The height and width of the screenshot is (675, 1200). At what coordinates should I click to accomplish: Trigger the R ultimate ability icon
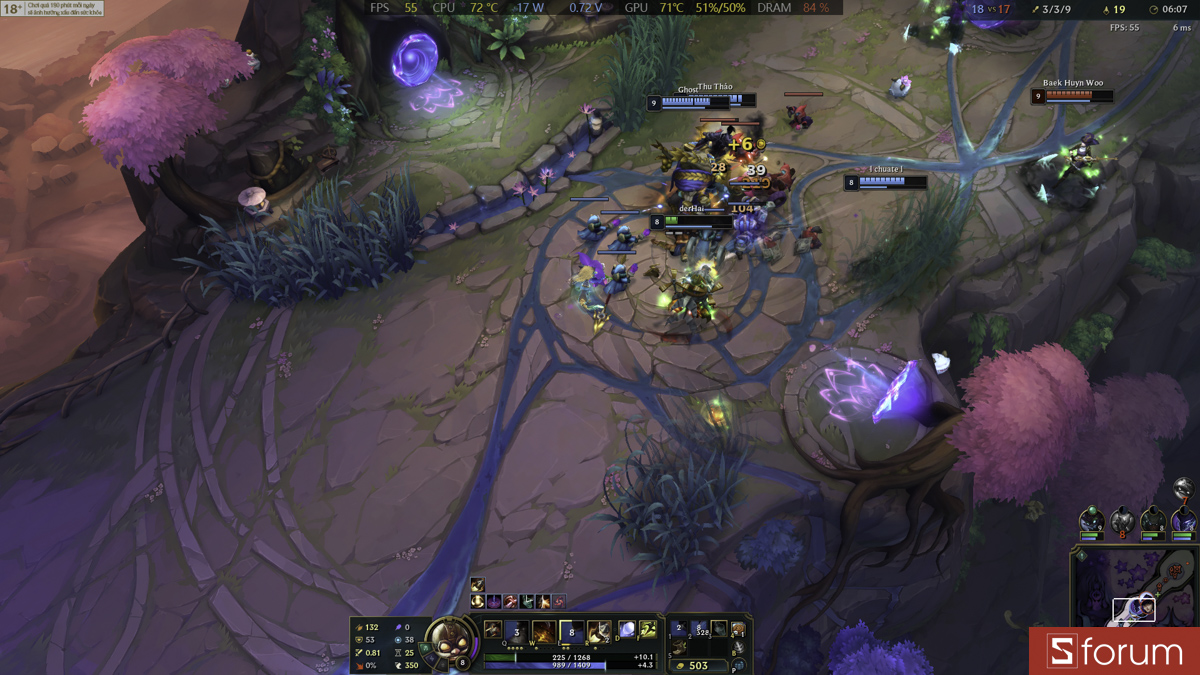pyautogui.click(x=598, y=632)
